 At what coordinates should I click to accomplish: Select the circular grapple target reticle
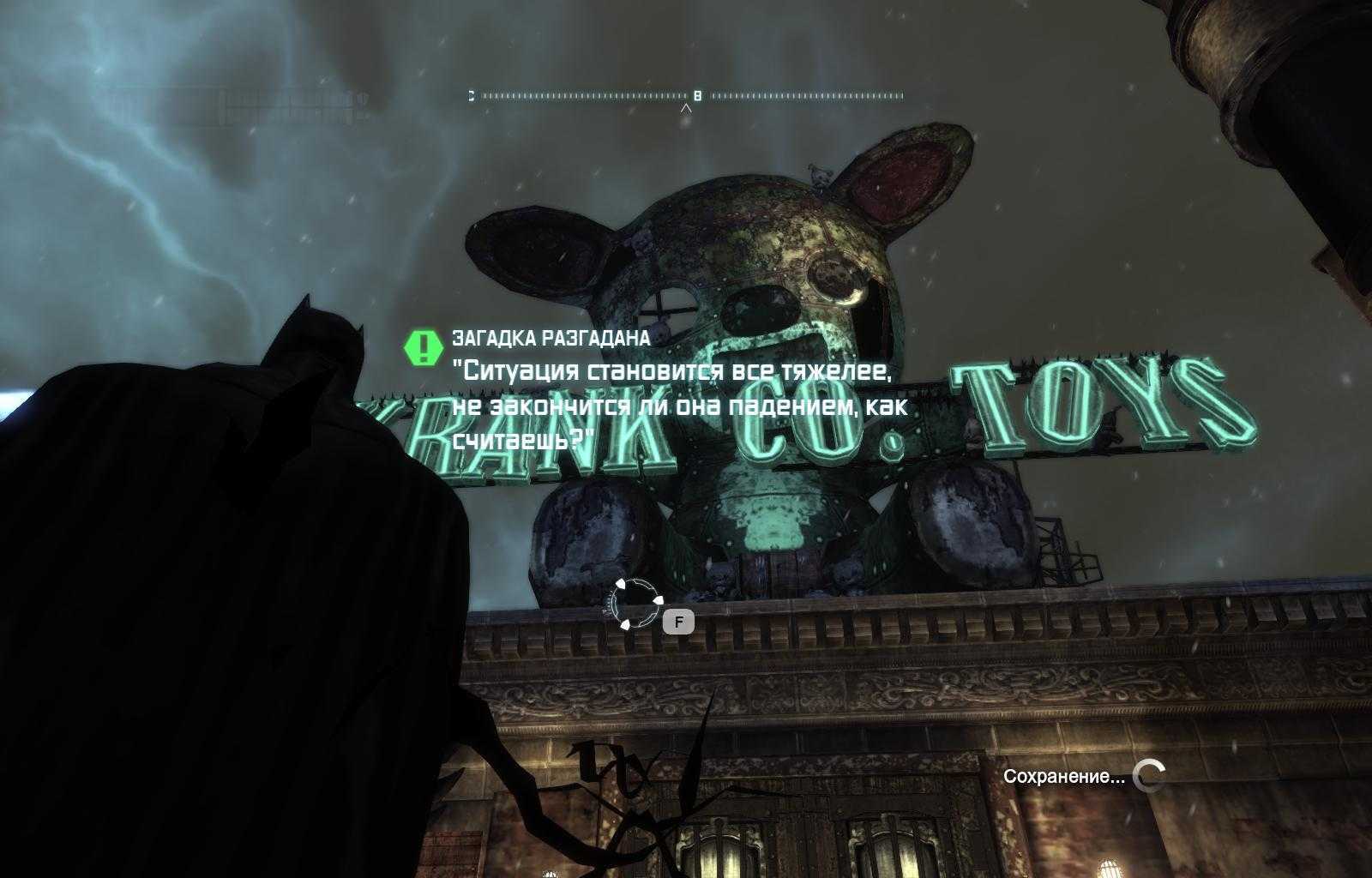(635, 604)
